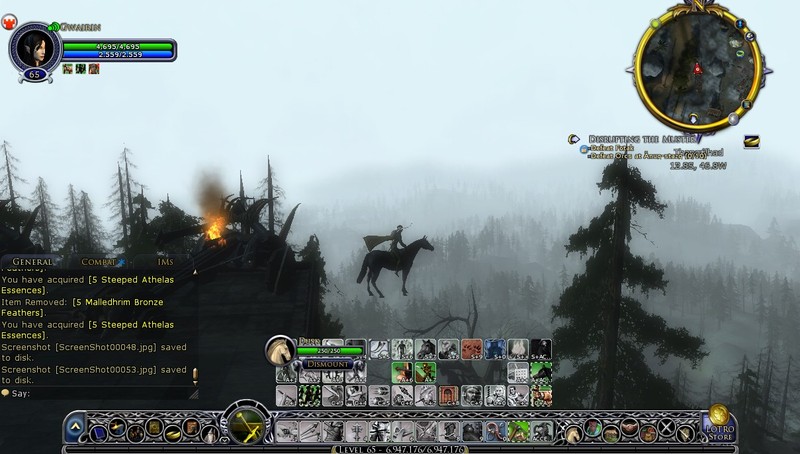Image resolution: width=800 pixels, height=454 pixels.
Task: Click the yellow Z quest item button
Action: tap(750, 141)
